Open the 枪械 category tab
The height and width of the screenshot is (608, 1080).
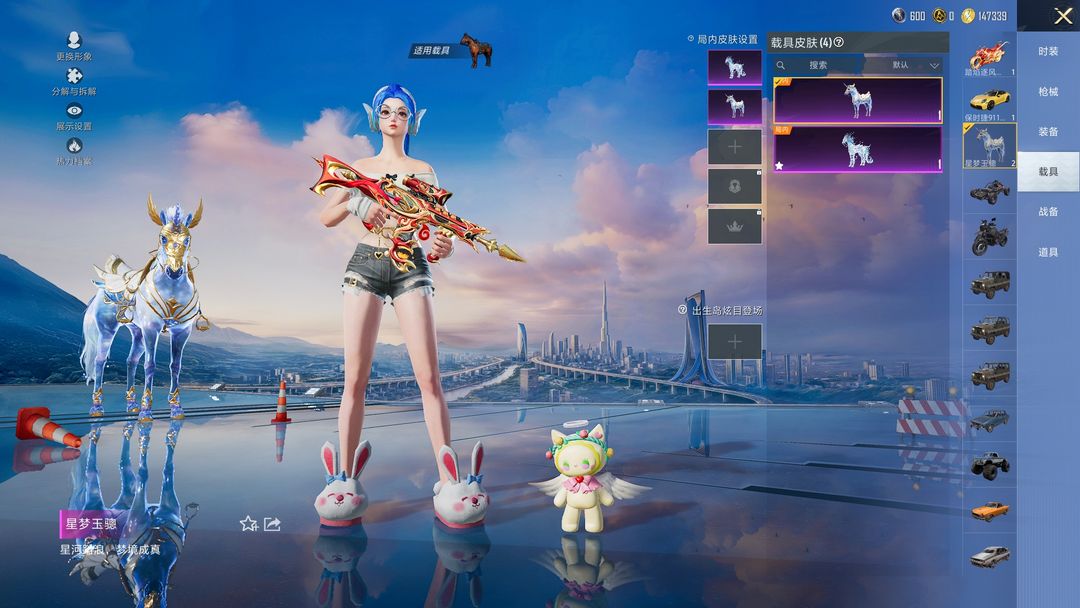tap(1048, 92)
